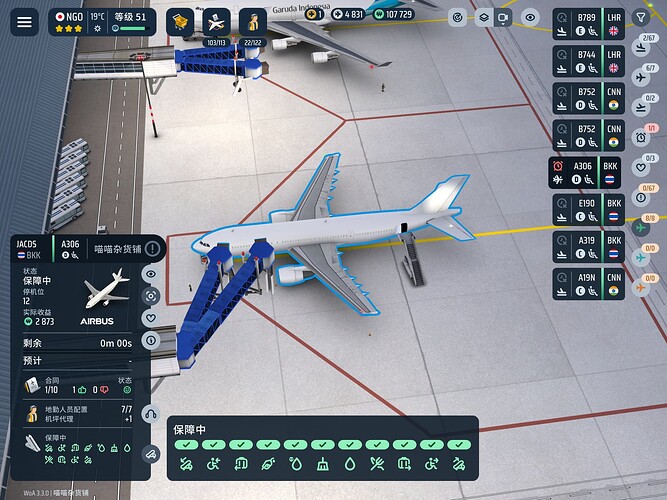Open the yellow shopping cart store
Image resolution: width=667 pixels, height=500 pixels.
180,21
